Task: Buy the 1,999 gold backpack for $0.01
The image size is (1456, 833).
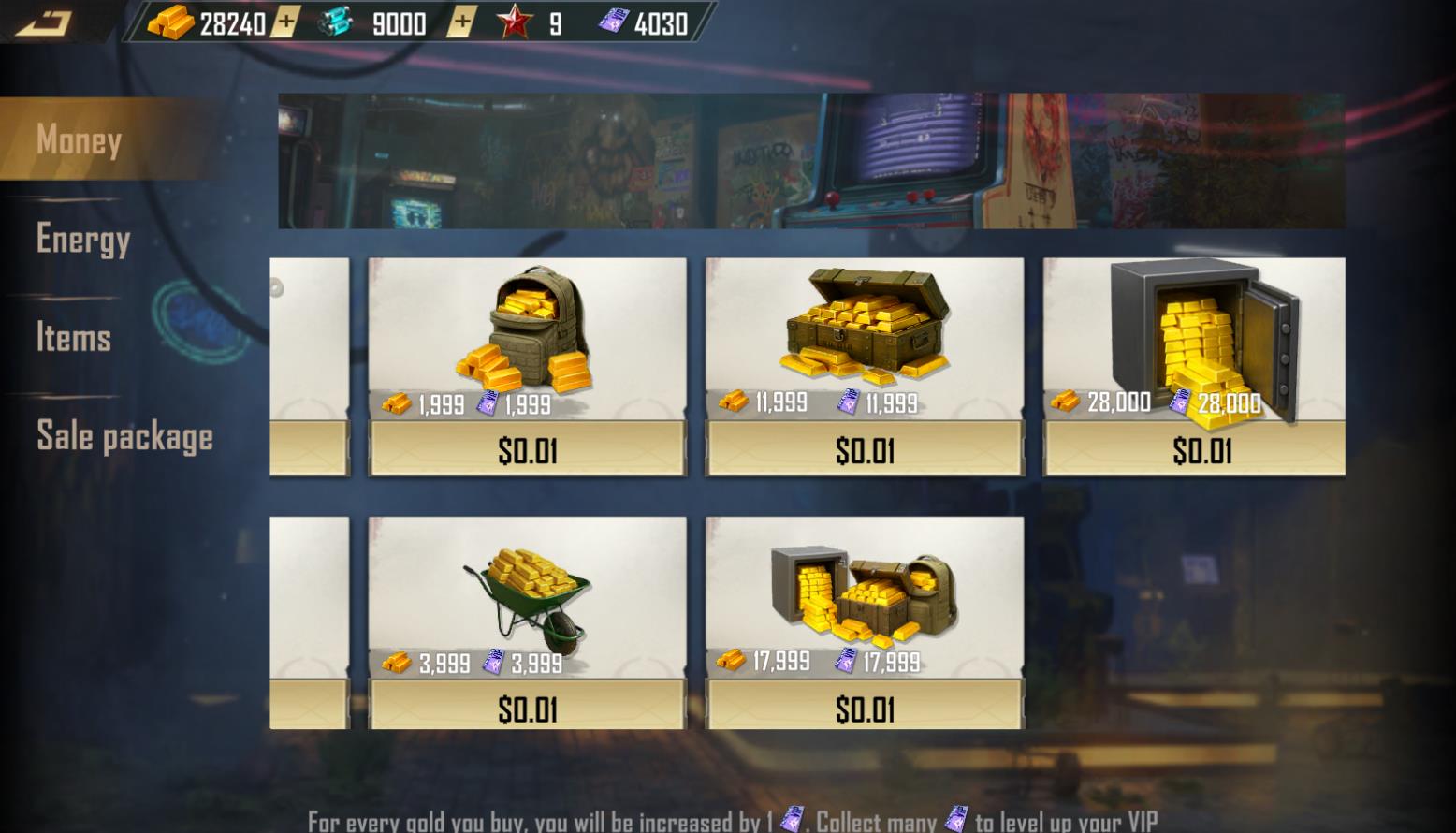Action: [x=527, y=447]
